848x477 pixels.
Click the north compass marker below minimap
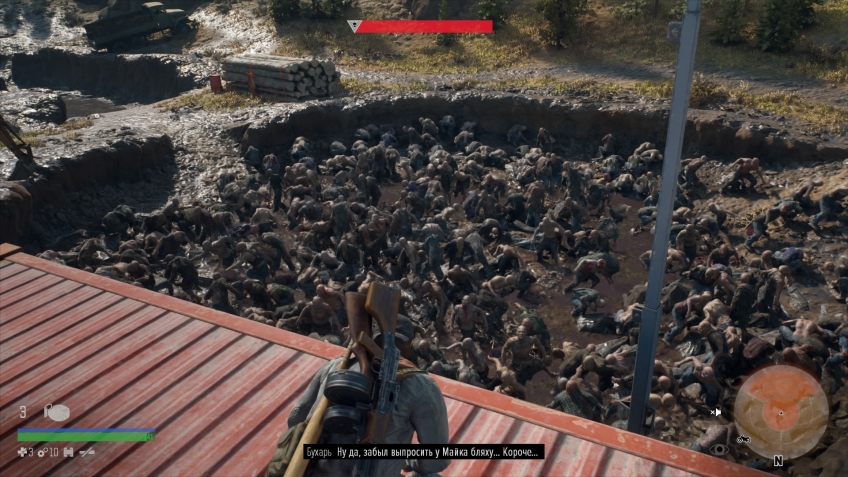[x=777, y=461]
